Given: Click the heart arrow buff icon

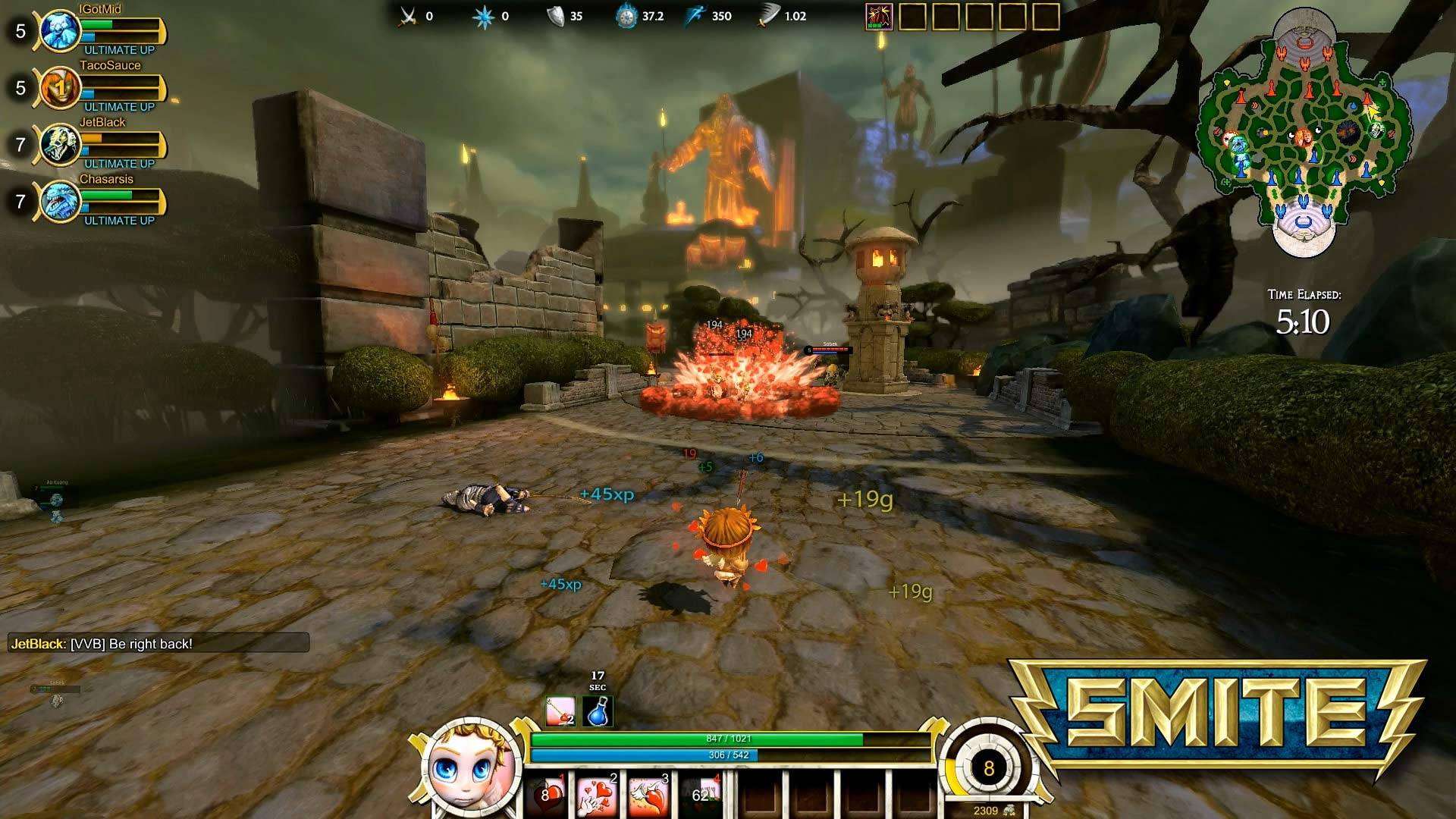Looking at the screenshot, I should [x=561, y=712].
